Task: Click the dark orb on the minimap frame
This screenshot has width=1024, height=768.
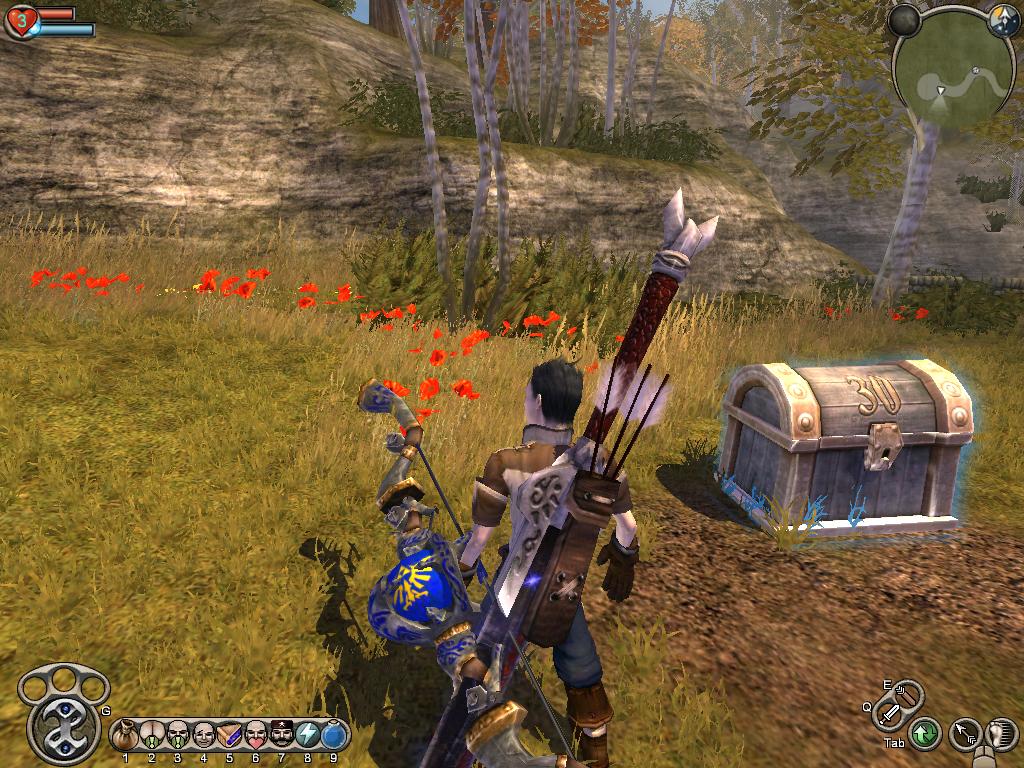Action: click(x=905, y=18)
